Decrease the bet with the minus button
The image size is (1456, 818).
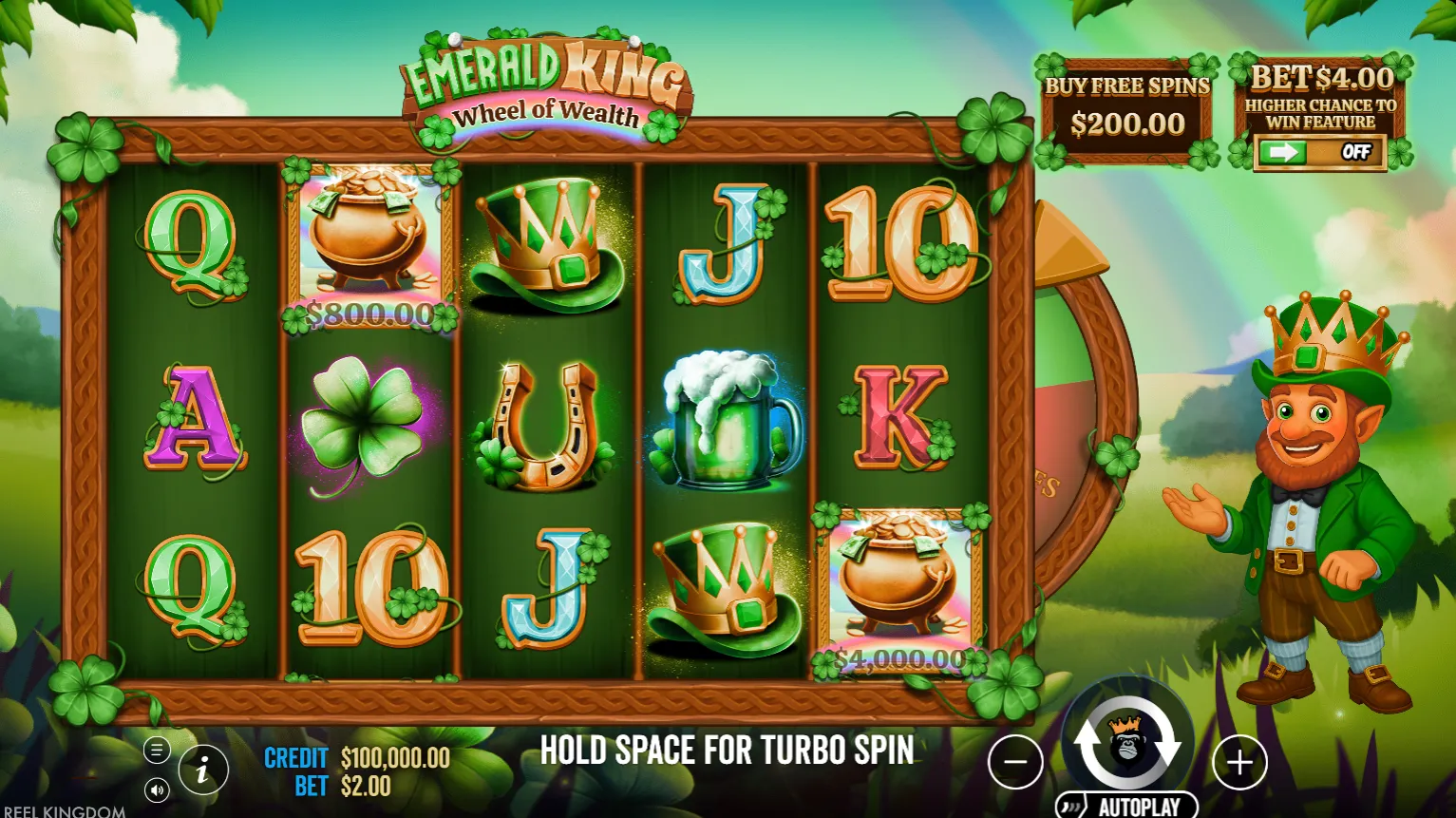pyautogui.click(x=1015, y=762)
